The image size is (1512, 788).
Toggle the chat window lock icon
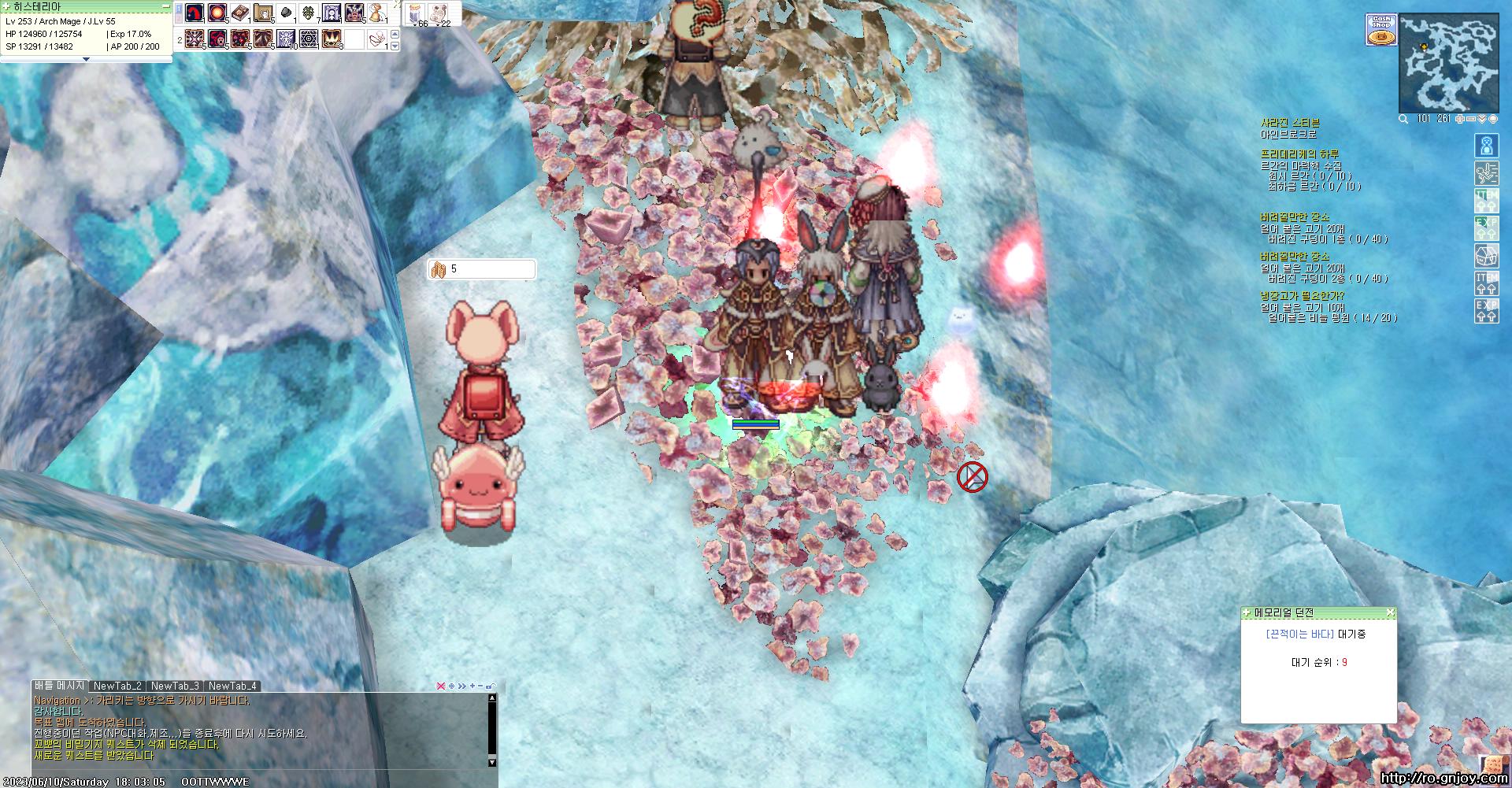491,686
